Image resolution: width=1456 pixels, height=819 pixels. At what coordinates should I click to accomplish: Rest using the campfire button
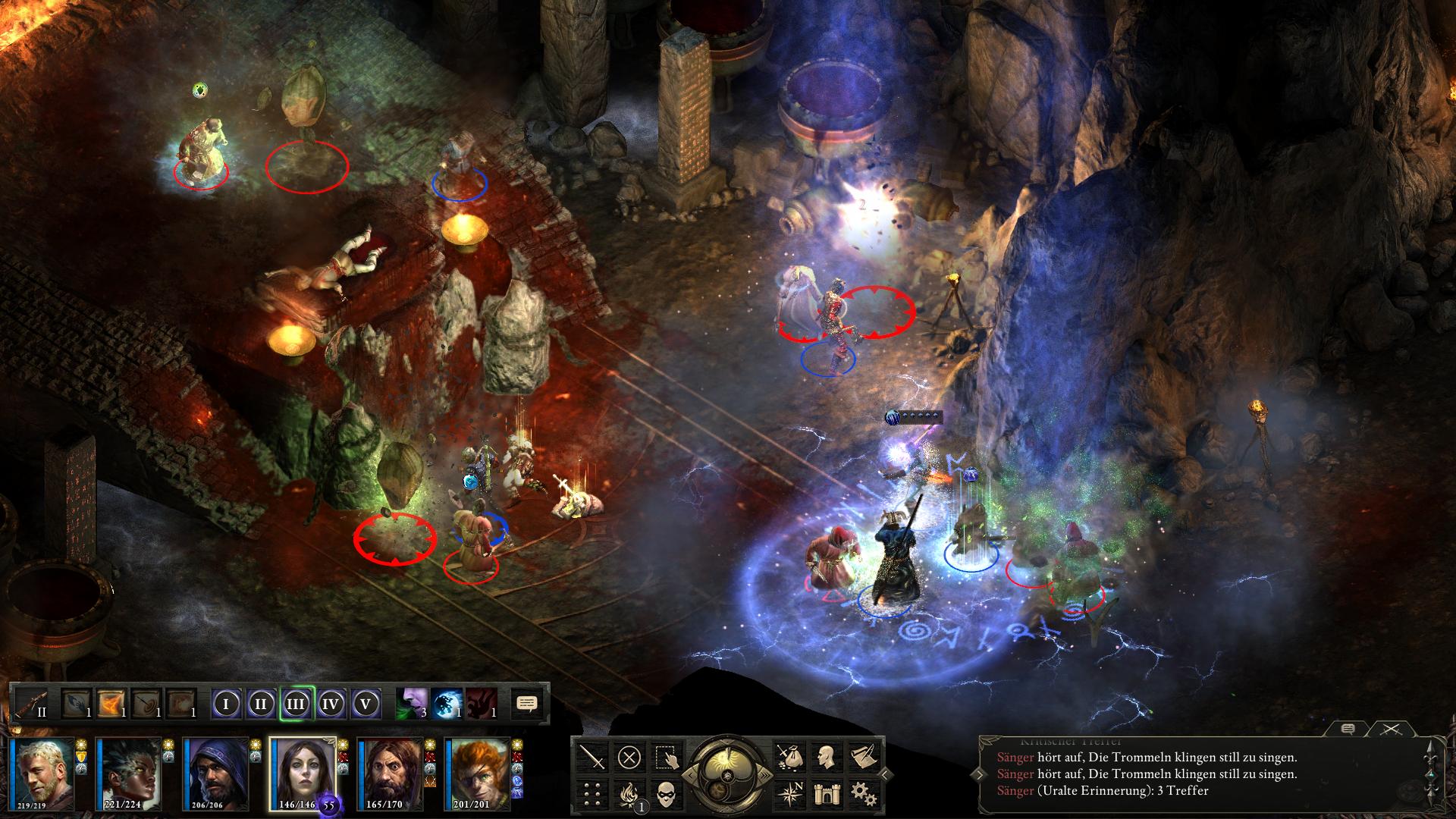tap(629, 794)
